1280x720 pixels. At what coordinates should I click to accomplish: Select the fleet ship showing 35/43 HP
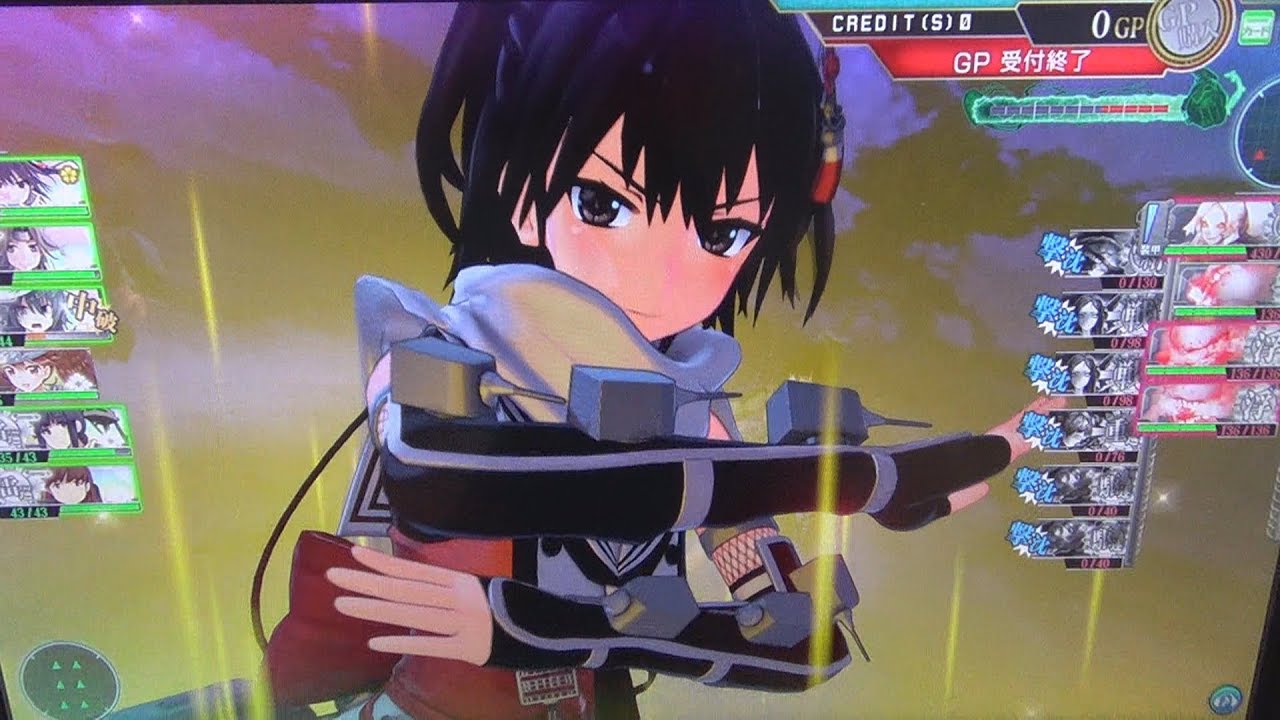pyautogui.click(x=68, y=431)
